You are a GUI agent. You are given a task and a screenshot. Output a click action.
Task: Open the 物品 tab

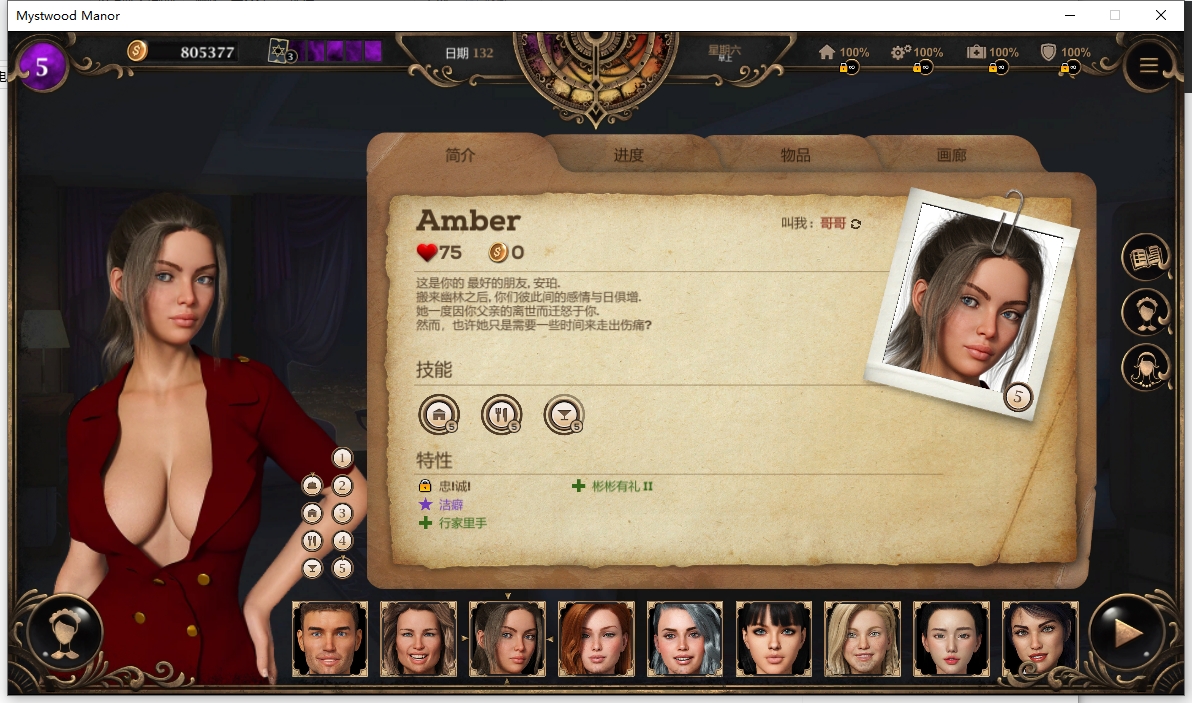click(795, 155)
